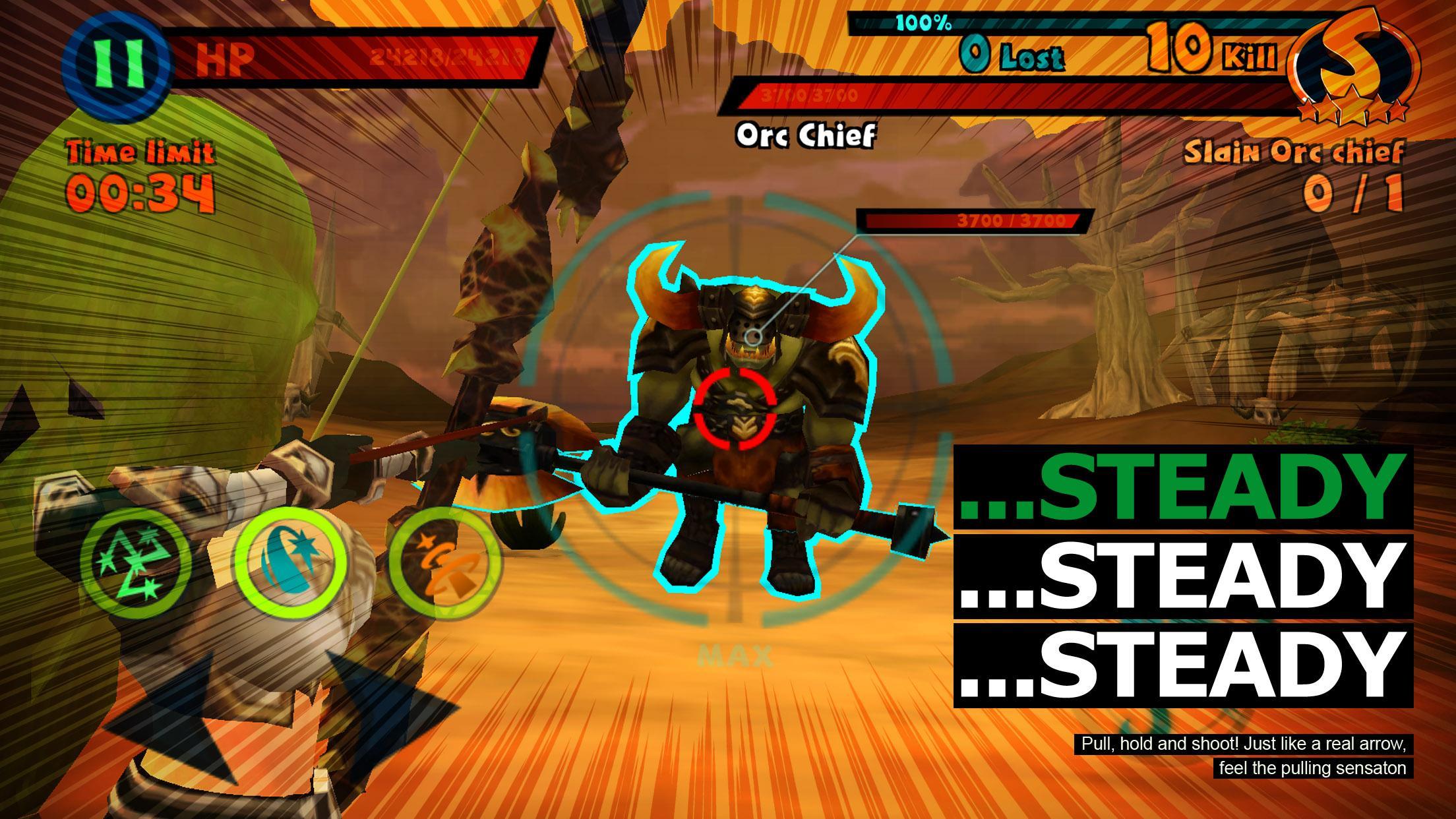Use the blue comet shot skill
Screen dimensions: 1456x819
pos(290,562)
